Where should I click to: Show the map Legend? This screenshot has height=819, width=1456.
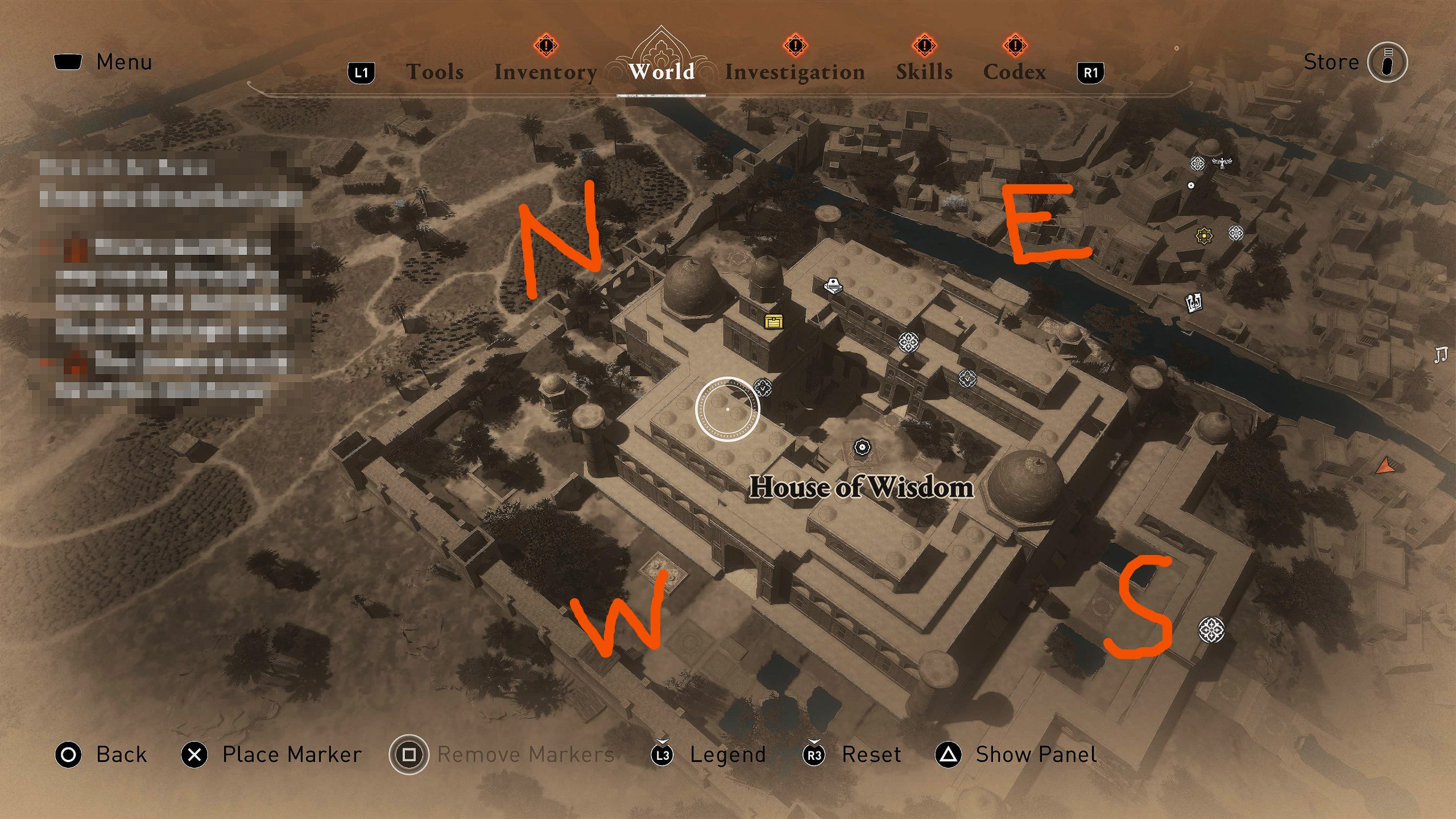pyautogui.click(x=727, y=755)
